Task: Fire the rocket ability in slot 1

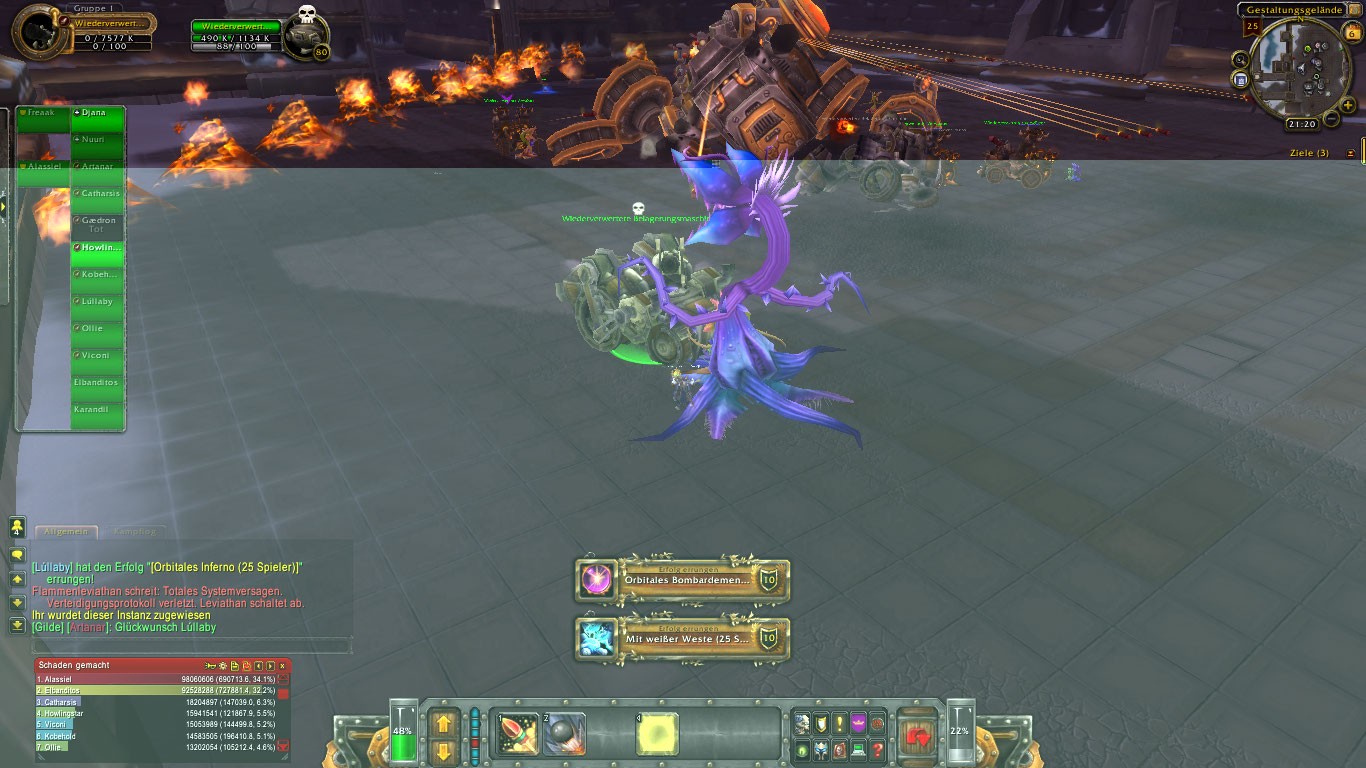Action: pyautogui.click(x=520, y=735)
